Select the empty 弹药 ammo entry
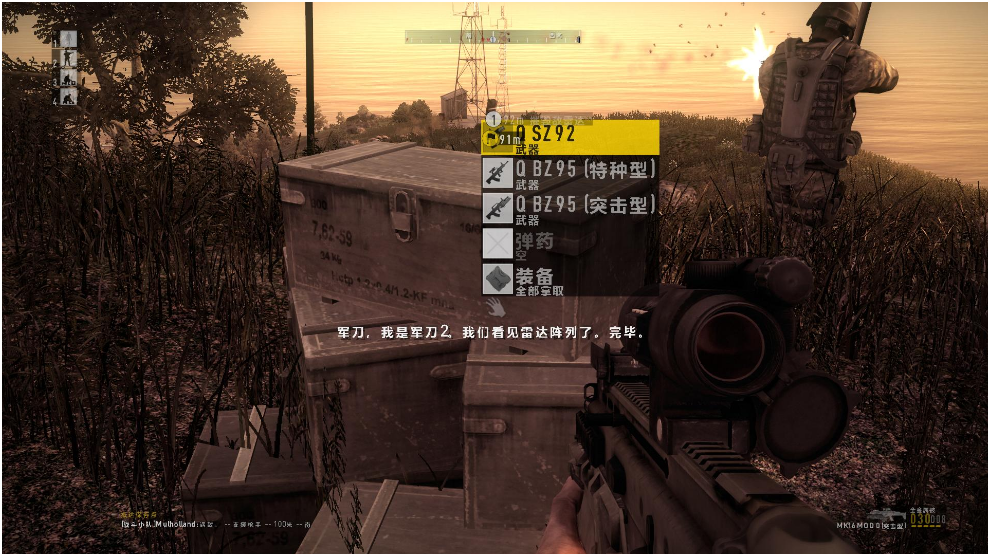 tap(570, 243)
